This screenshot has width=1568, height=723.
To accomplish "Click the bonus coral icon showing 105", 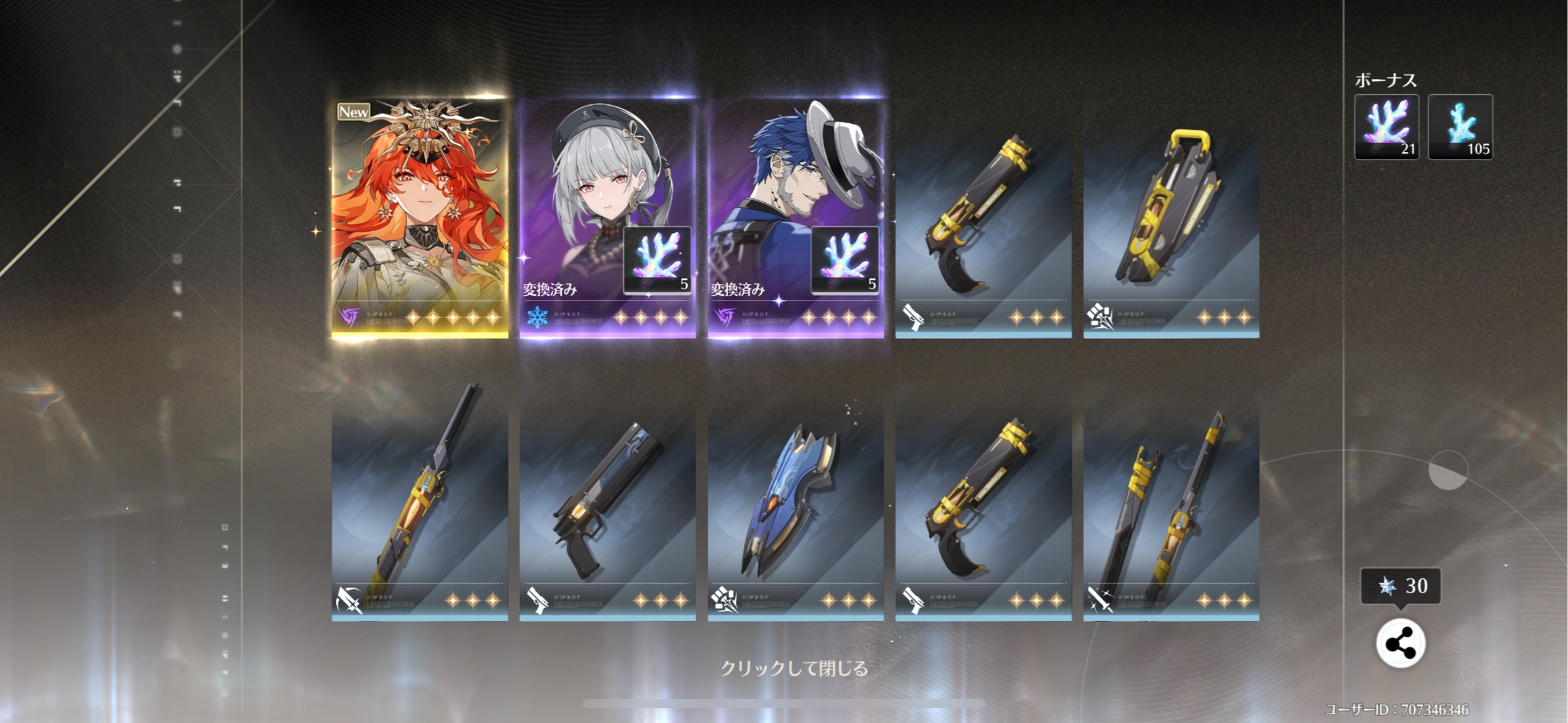I will click(x=1460, y=127).
